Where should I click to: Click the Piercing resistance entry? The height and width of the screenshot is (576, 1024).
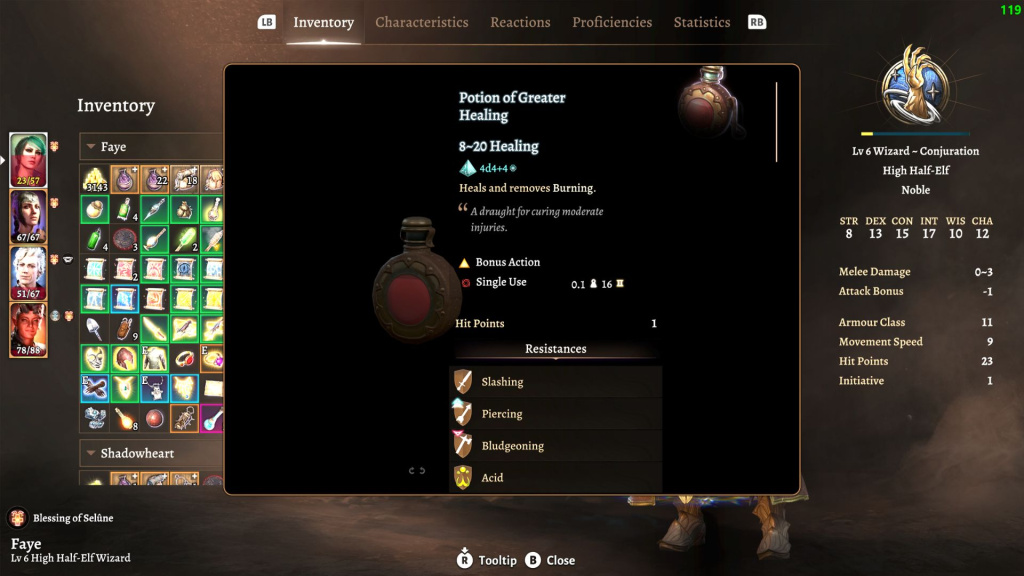click(x=556, y=414)
